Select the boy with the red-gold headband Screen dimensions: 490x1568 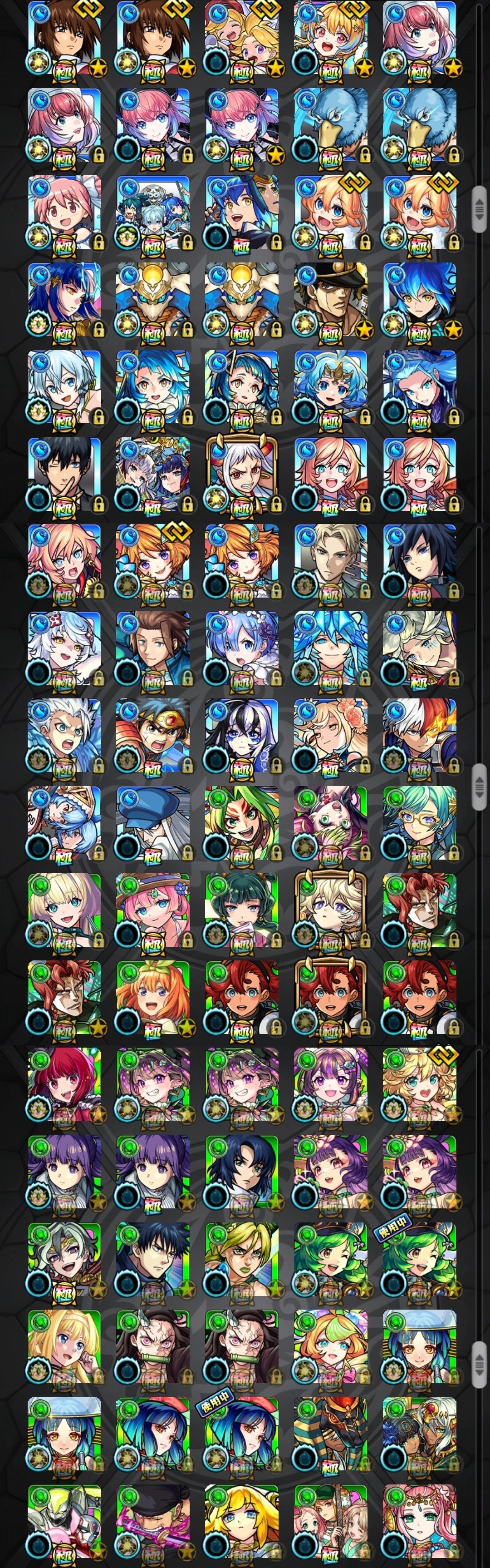(152, 736)
